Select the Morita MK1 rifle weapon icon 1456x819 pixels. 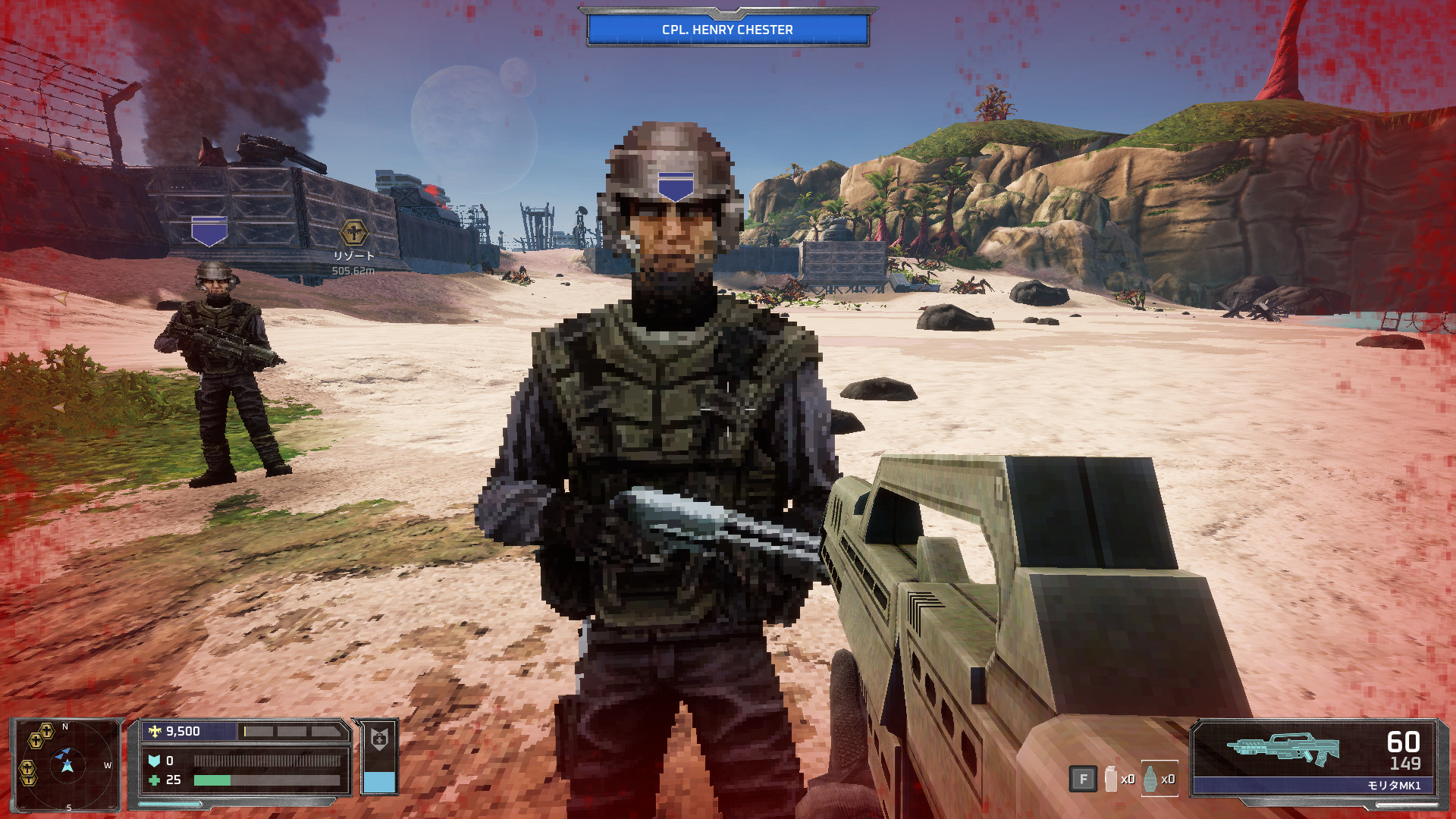click(1283, 748)
